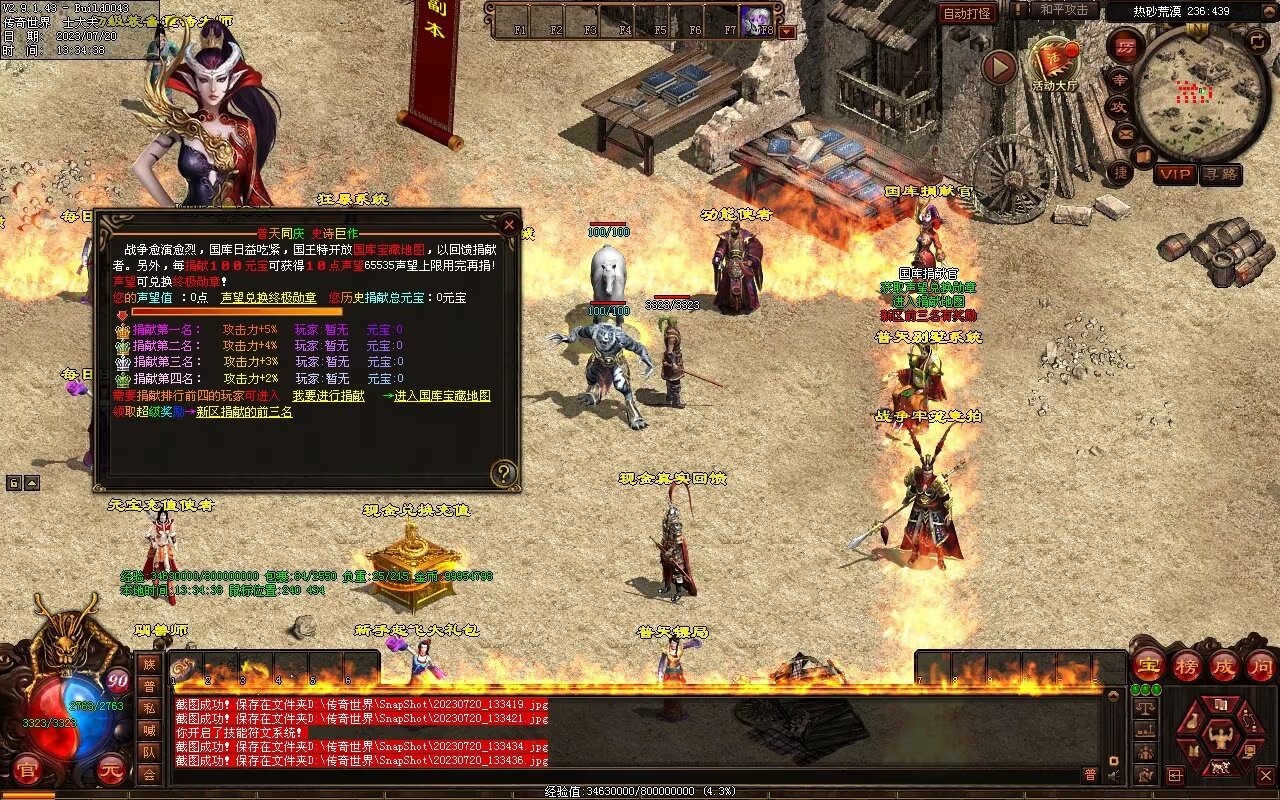Open the 活动大厅 event hall icon

click(x=1055, y=64)
